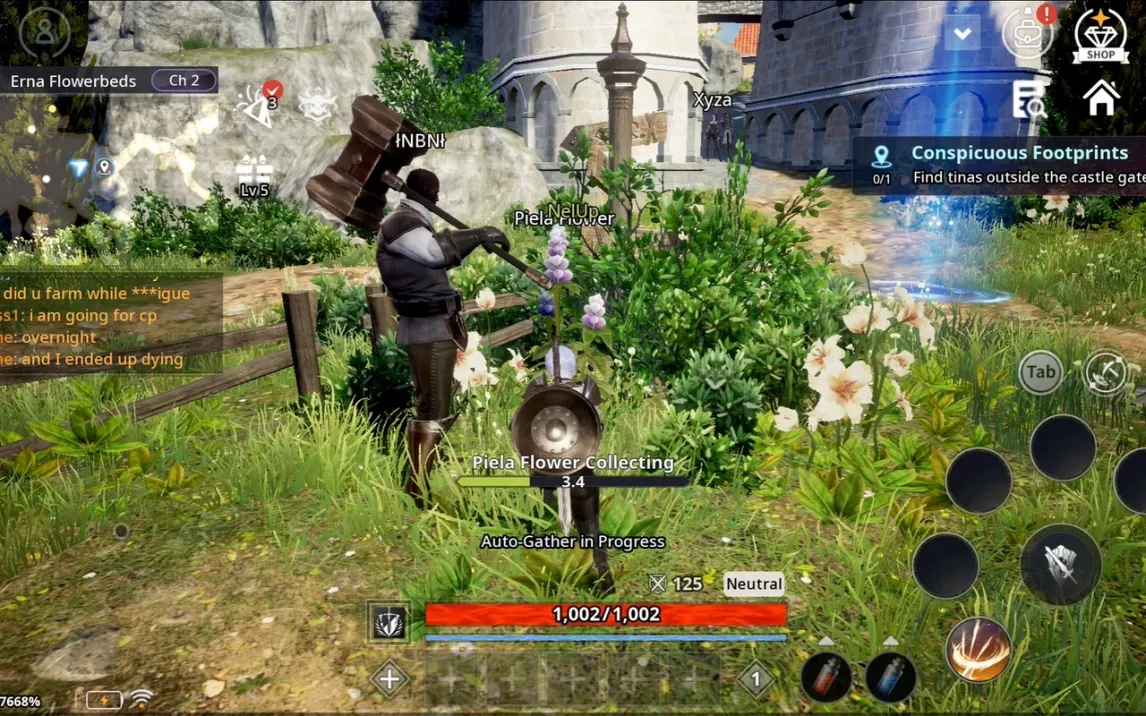Use the red health potion
1146x716 pixels.
tap(825, 675)
